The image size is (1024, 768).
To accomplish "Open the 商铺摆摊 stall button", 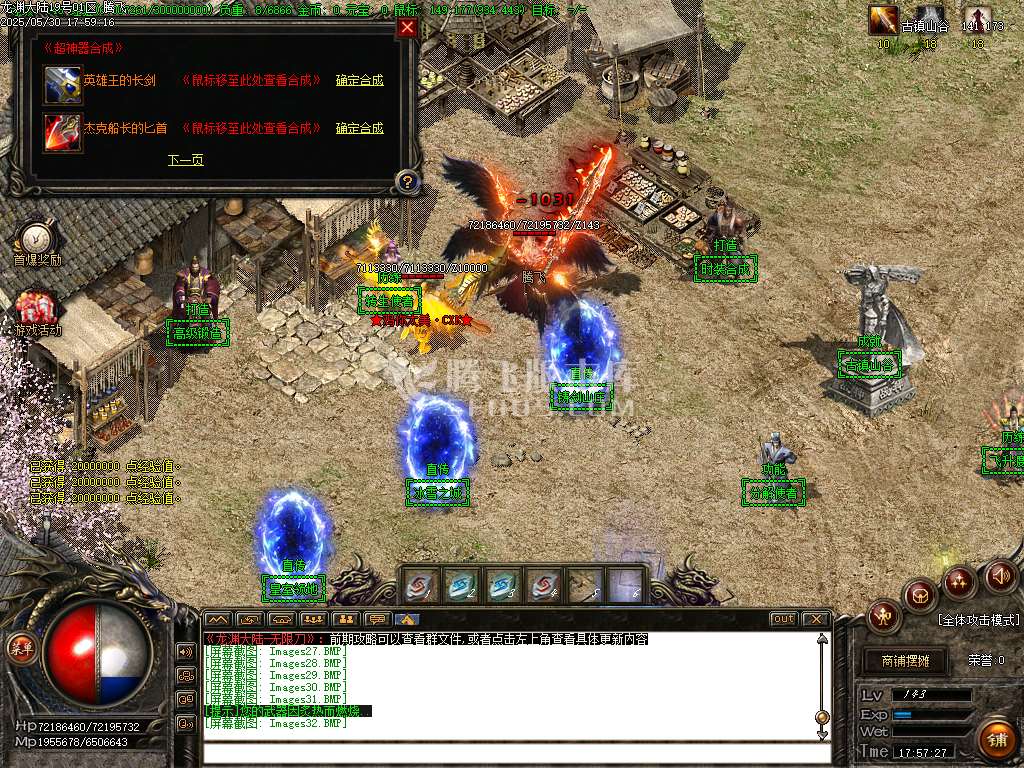I will [906, 661].
